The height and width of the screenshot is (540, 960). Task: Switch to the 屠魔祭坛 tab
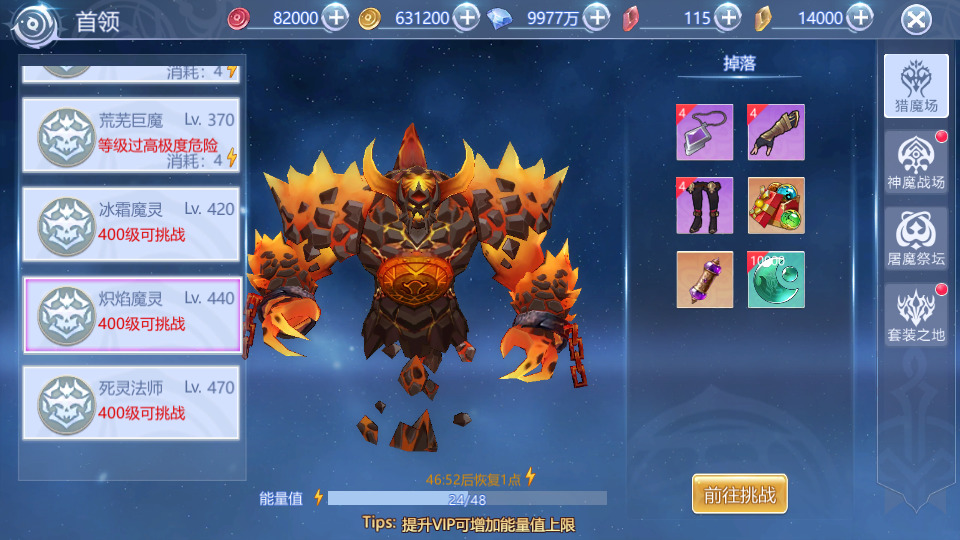[x=916, y=239]
